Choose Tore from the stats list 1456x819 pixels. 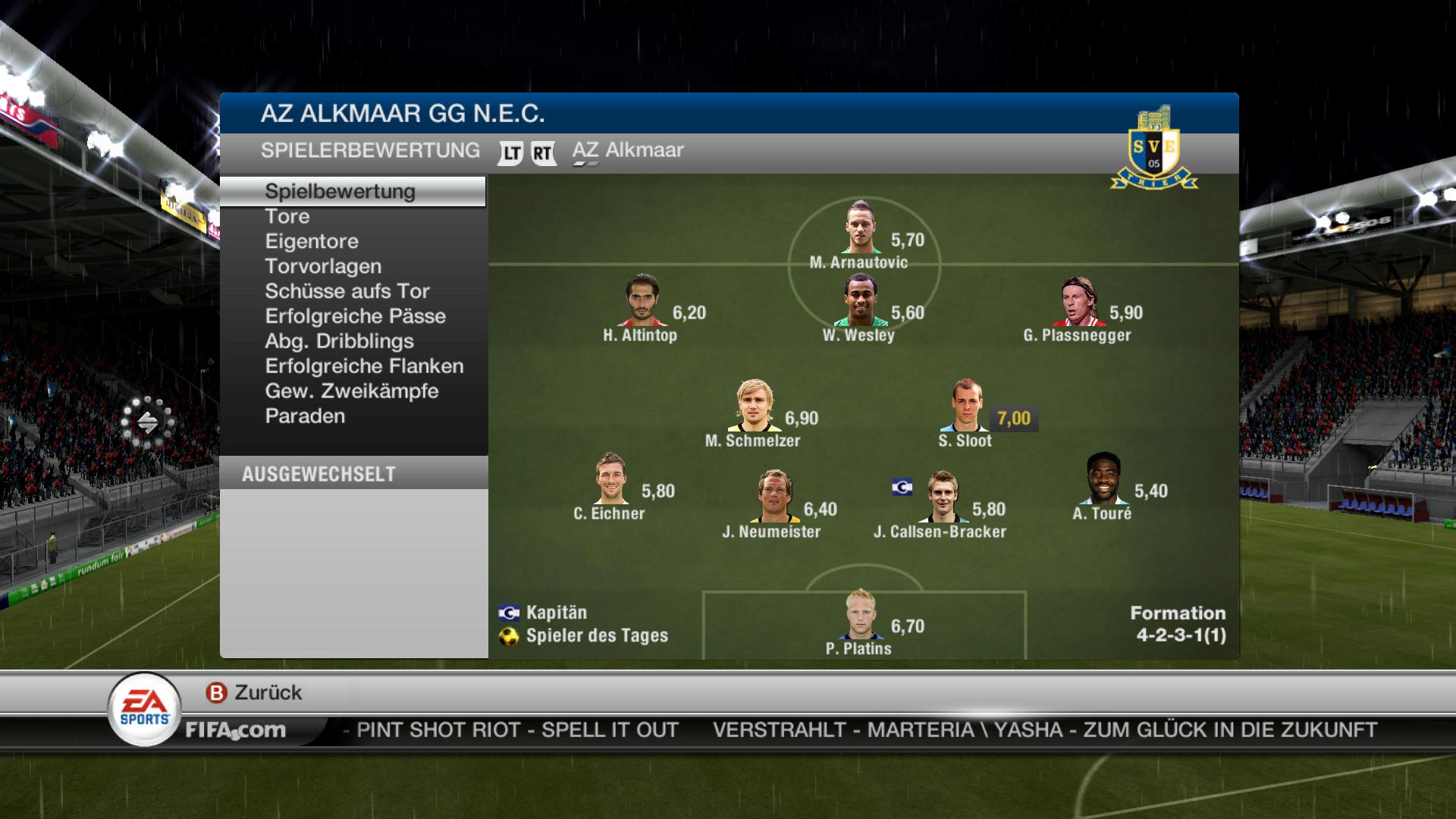click(x=287, y=216)
